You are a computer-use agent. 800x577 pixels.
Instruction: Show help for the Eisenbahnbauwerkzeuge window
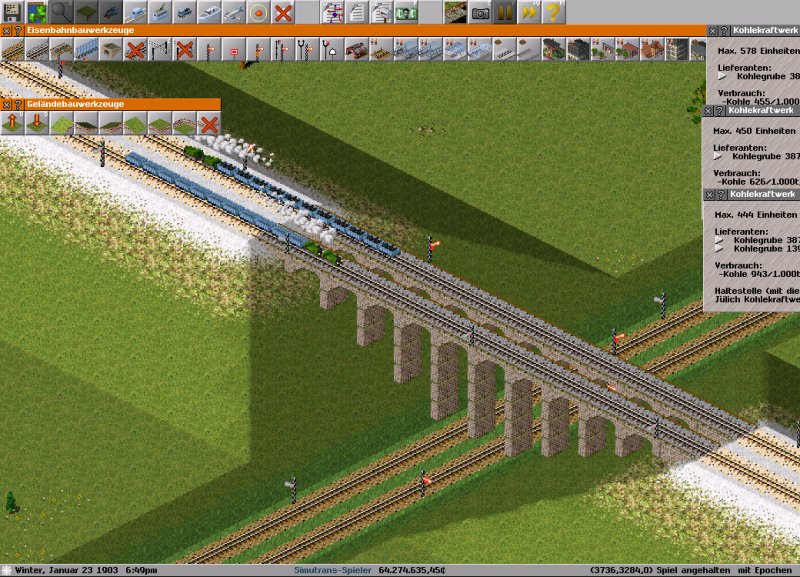pos(15,31)
